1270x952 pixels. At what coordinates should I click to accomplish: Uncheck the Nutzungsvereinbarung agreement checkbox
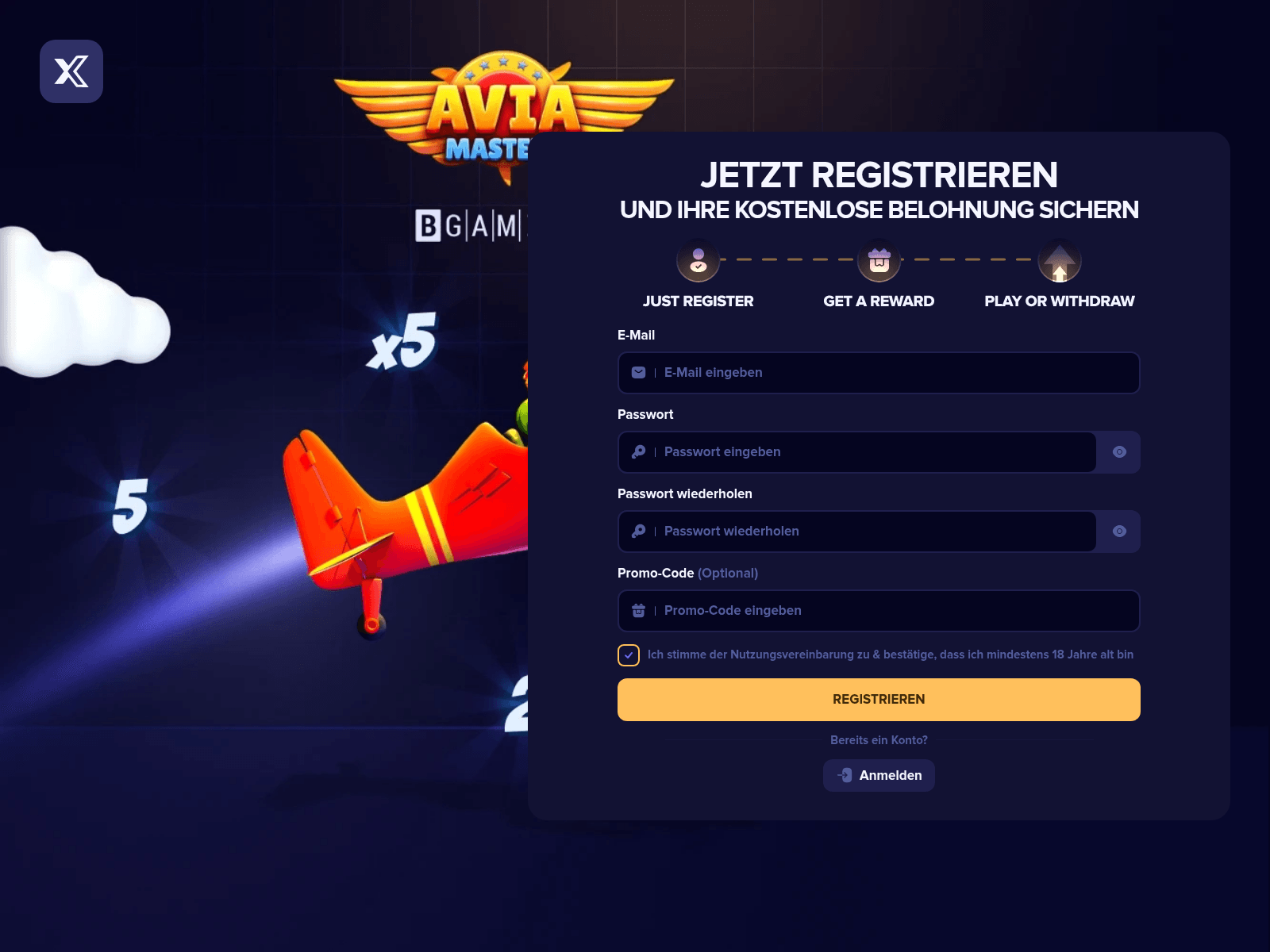tap(628, 655)
